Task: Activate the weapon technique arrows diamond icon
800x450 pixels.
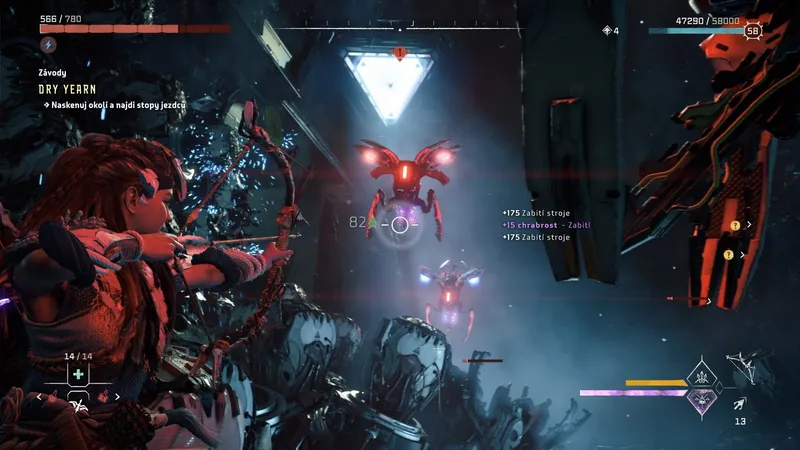Action: tap(701, 377)
